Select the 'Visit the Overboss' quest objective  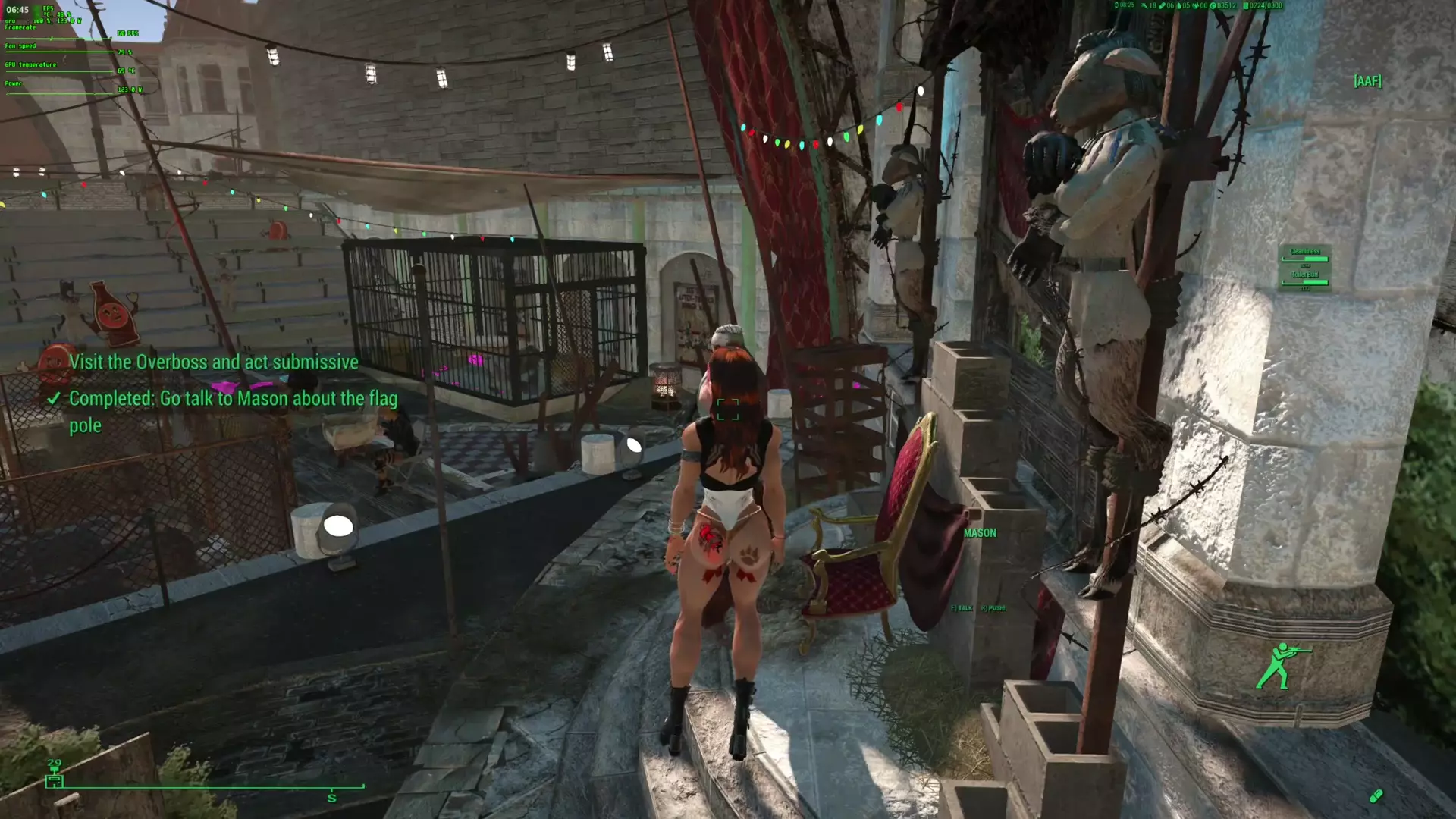click(213, 362)
